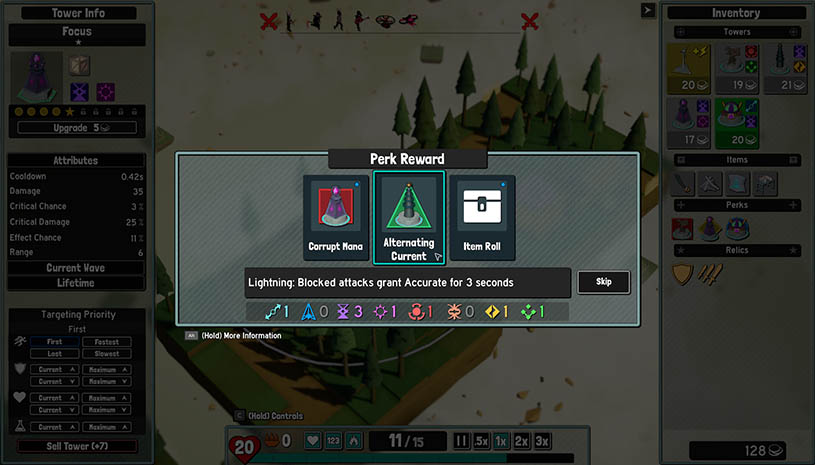Set game speed to 2x
The width and height of the screenshot is (815, 465).
[521, 441]
